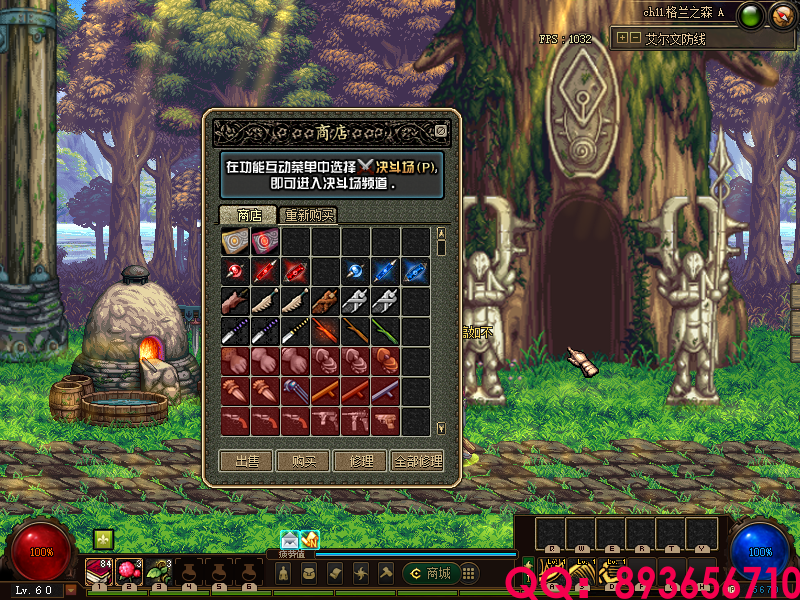Open the 商城 cash shop
The height and width of the screenshot is (600, 800).
(429, 573)
